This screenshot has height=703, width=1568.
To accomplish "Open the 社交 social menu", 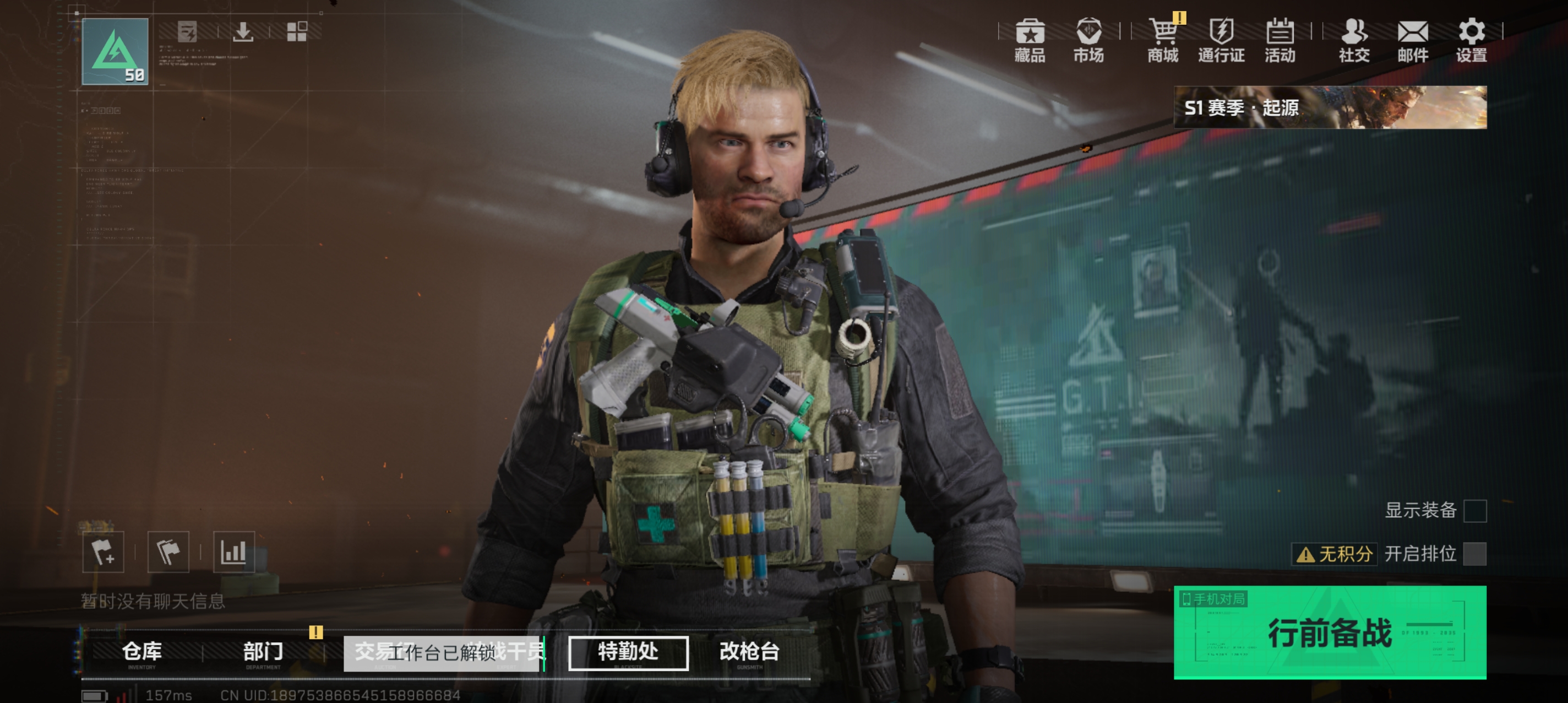I will 1354,40.
